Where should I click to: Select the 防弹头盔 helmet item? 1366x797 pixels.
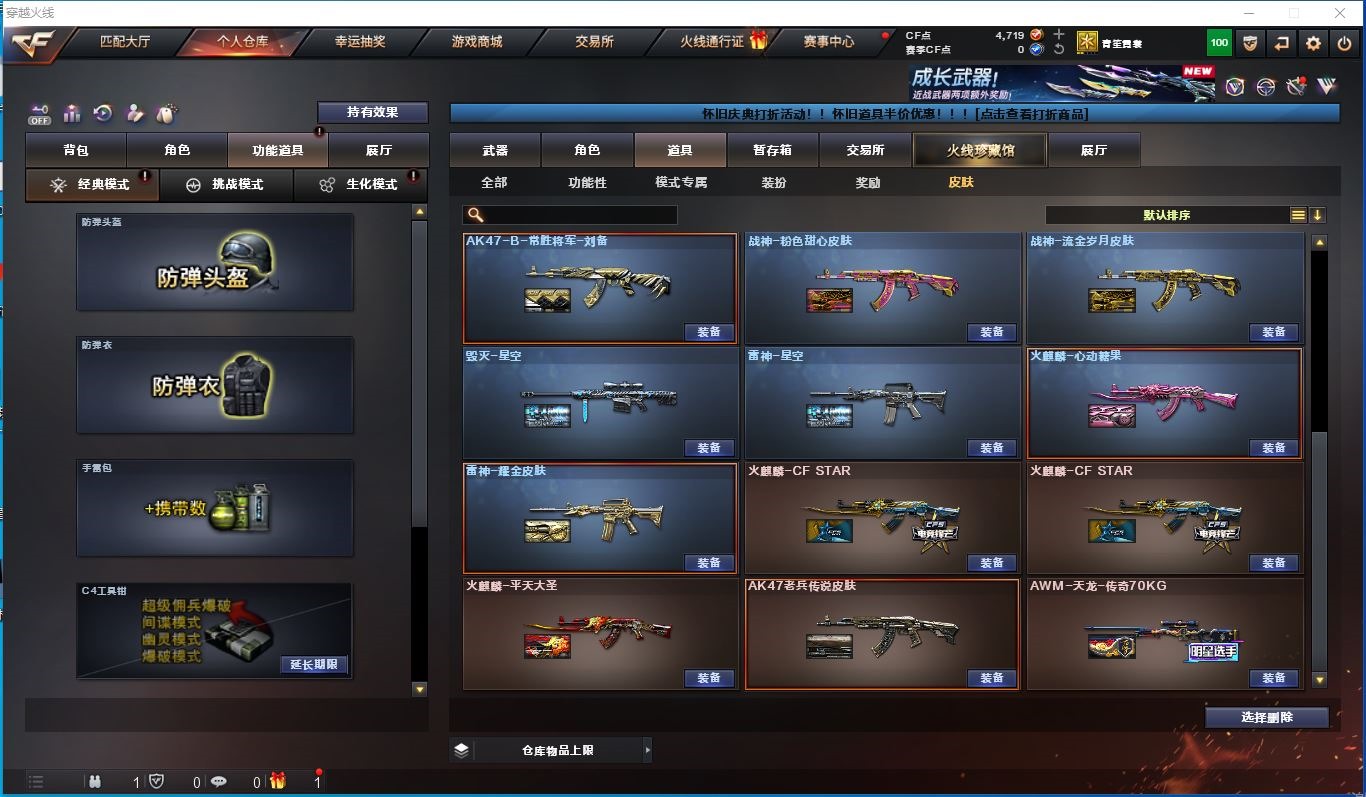(x=215, y=262)
